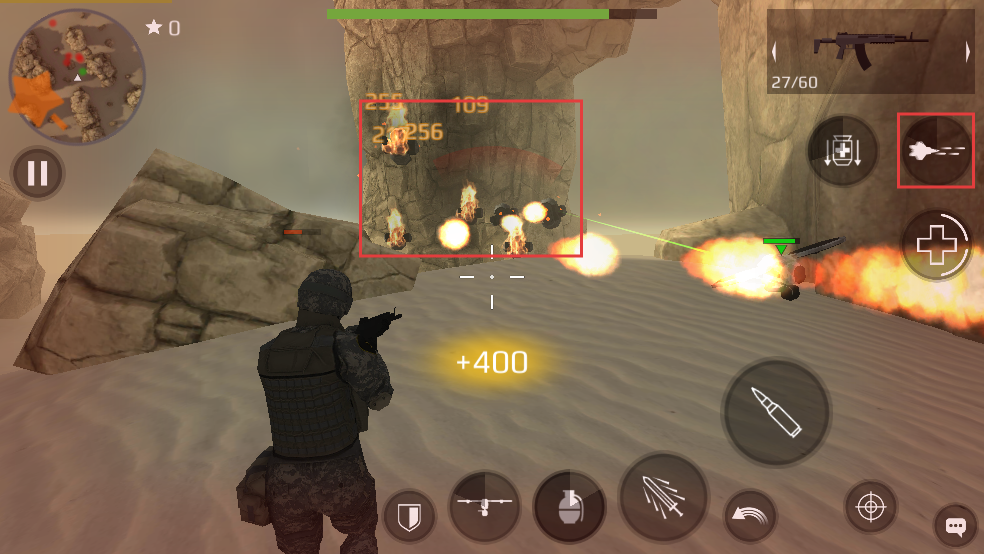The width and height of the screenshot is (984, 554).
Task: Open the chat bubble
Action: coord(956,526)
